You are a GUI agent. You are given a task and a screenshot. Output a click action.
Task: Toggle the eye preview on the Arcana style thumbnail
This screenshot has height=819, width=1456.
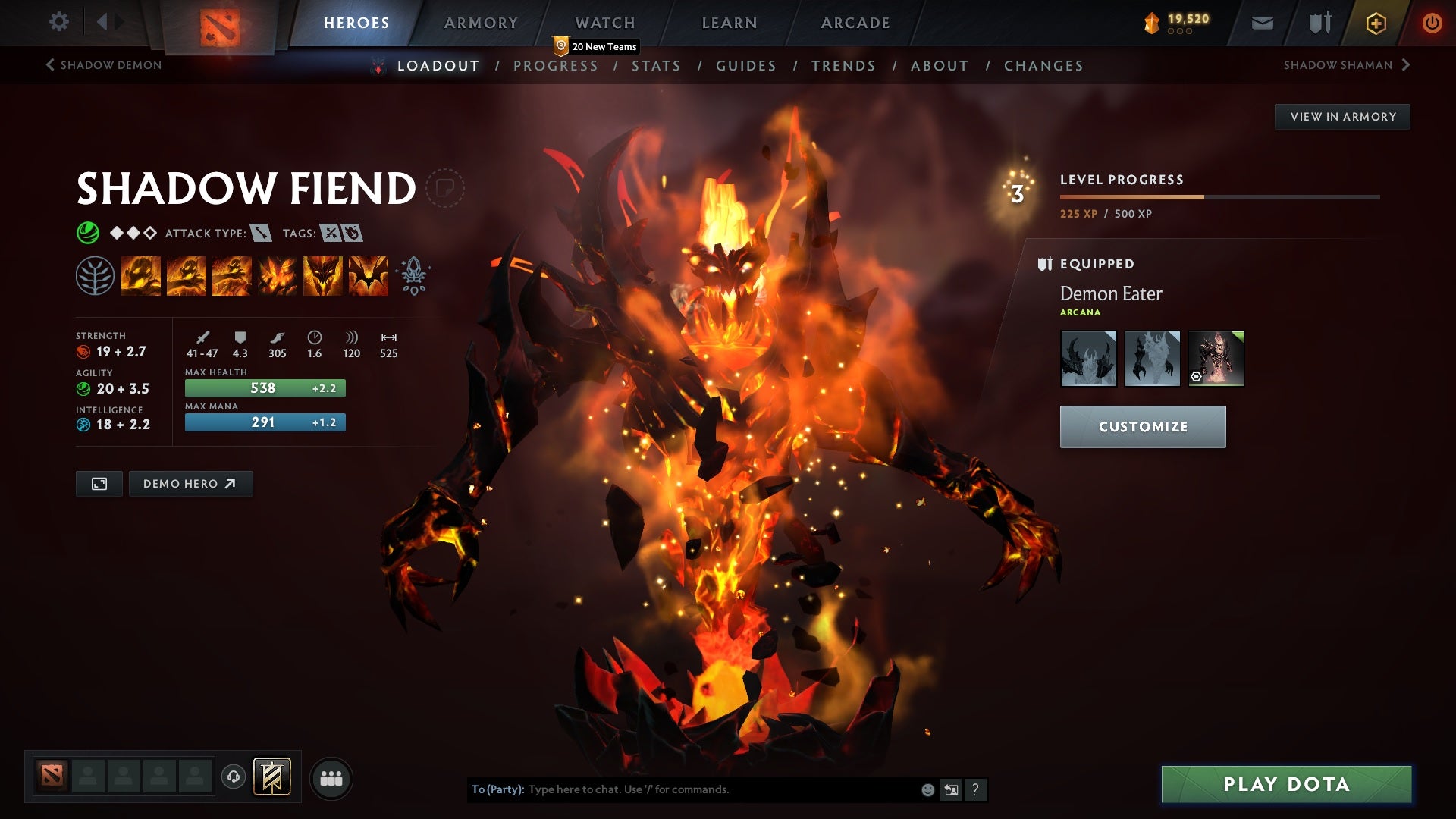(x=1196, y=376)
